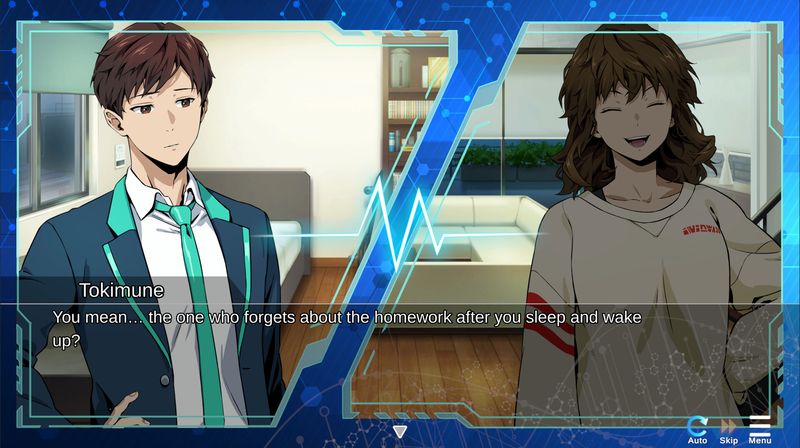
Task: Skip the dialogue with the Skip button
Action: [x=729, y=428]
